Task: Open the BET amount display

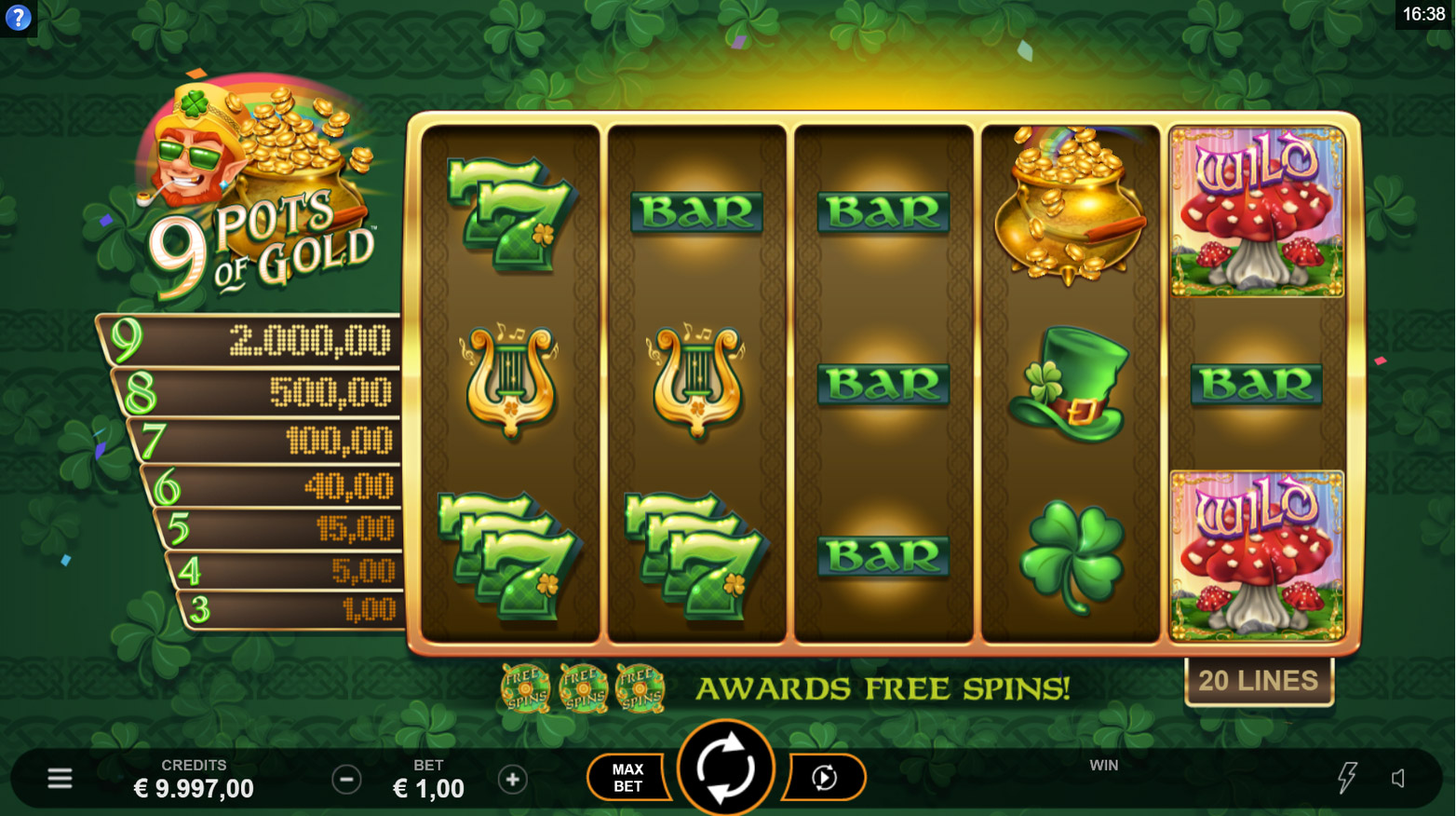Action: tap(429, 779)
